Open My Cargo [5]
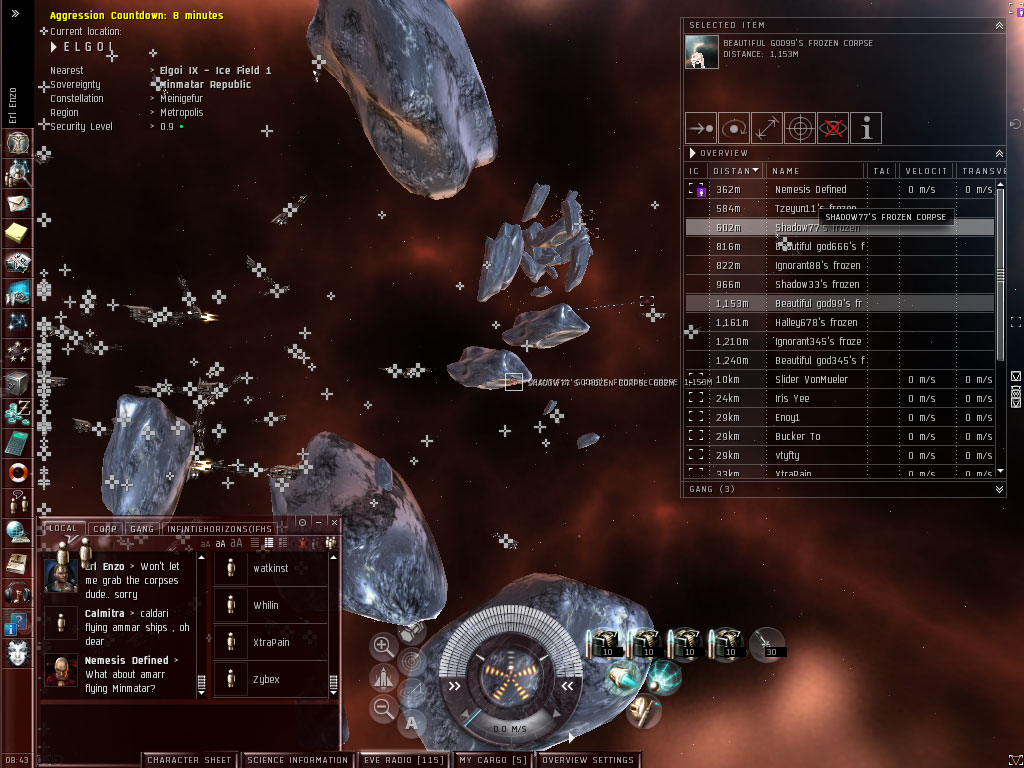This screenshot has width=1024, height=768. (x=492, y=760)
